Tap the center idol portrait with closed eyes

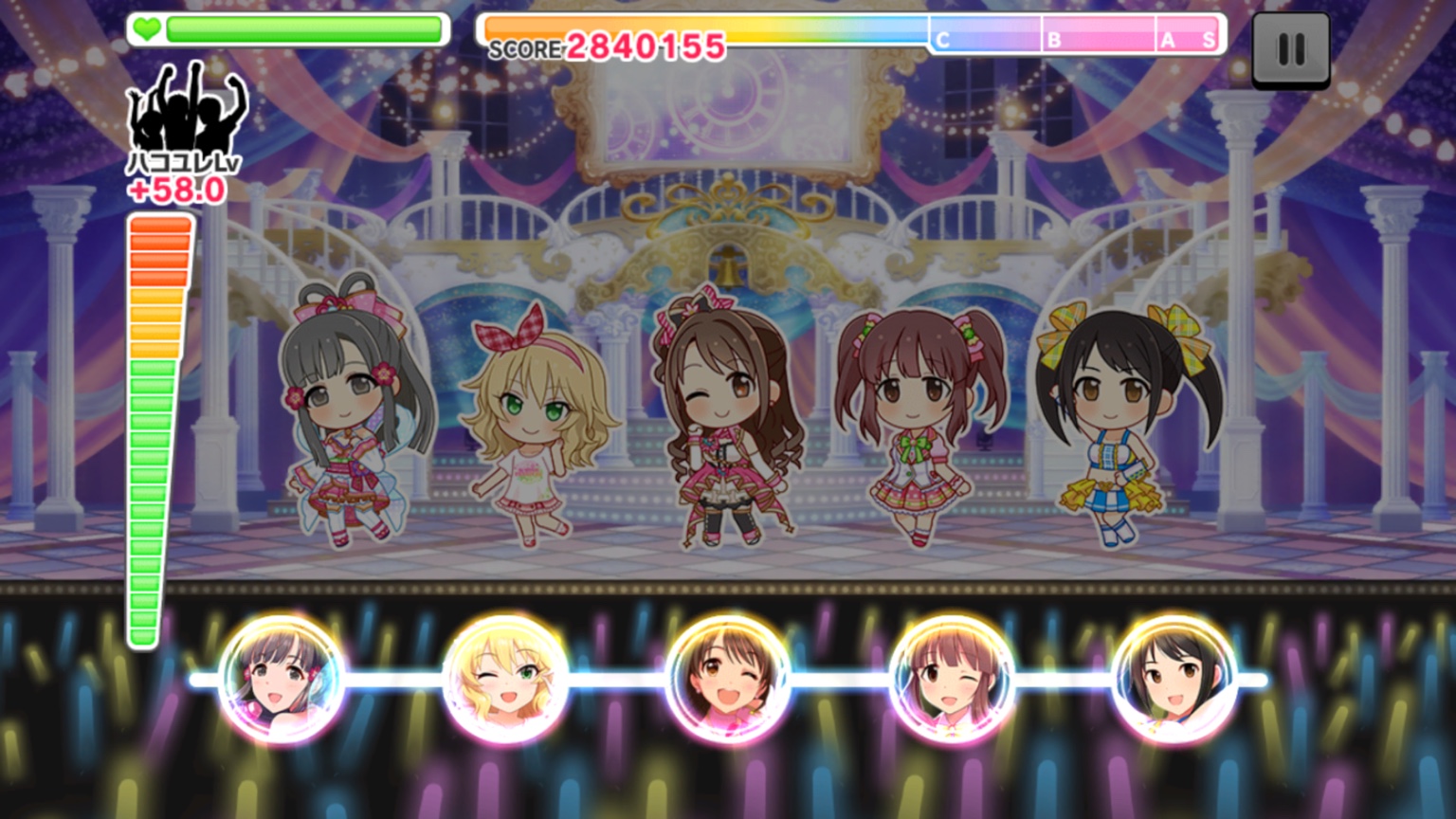tap(728, 679)
